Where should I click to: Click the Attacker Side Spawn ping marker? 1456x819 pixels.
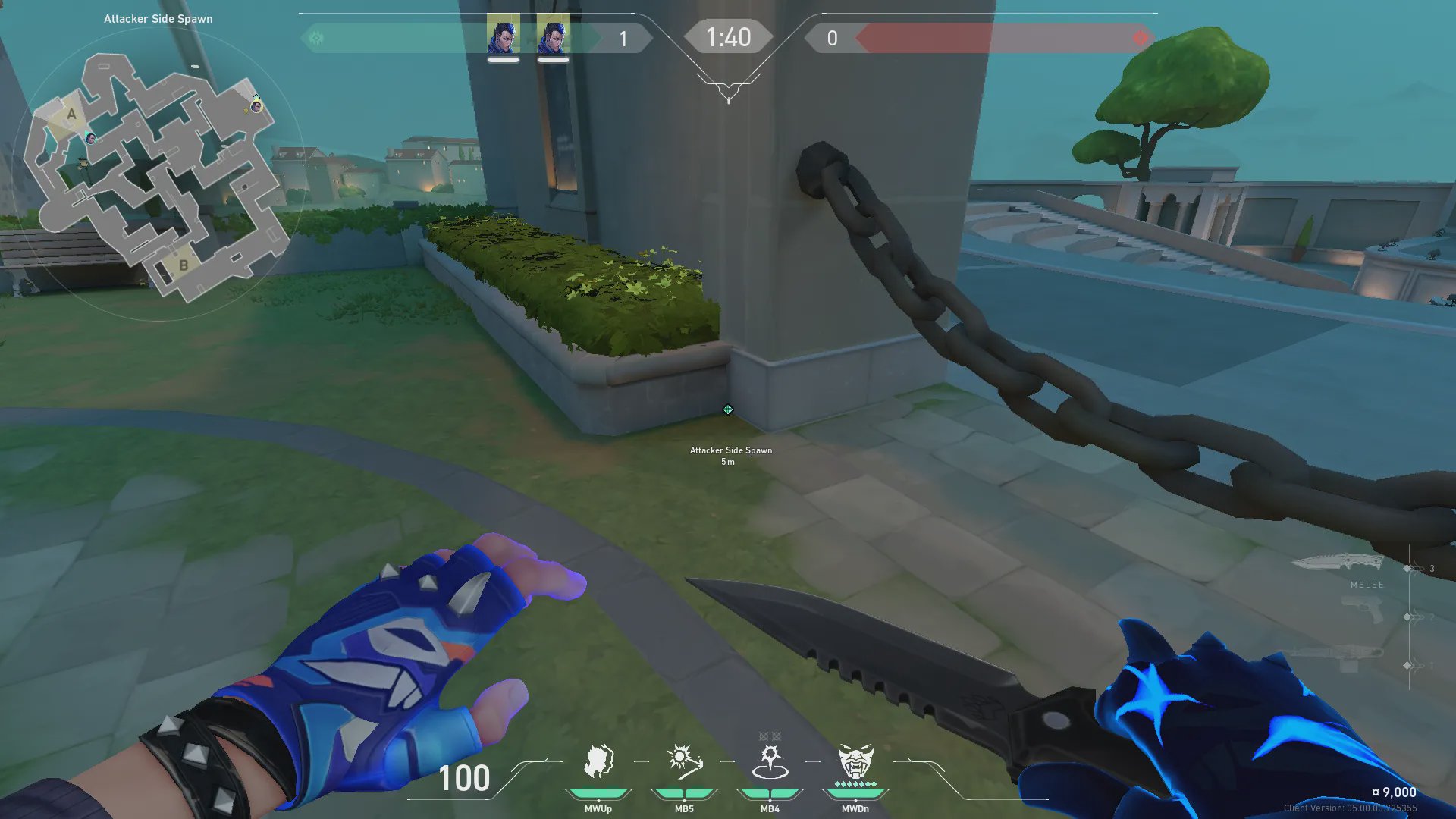pyautogui.click(x=728, y=409)
